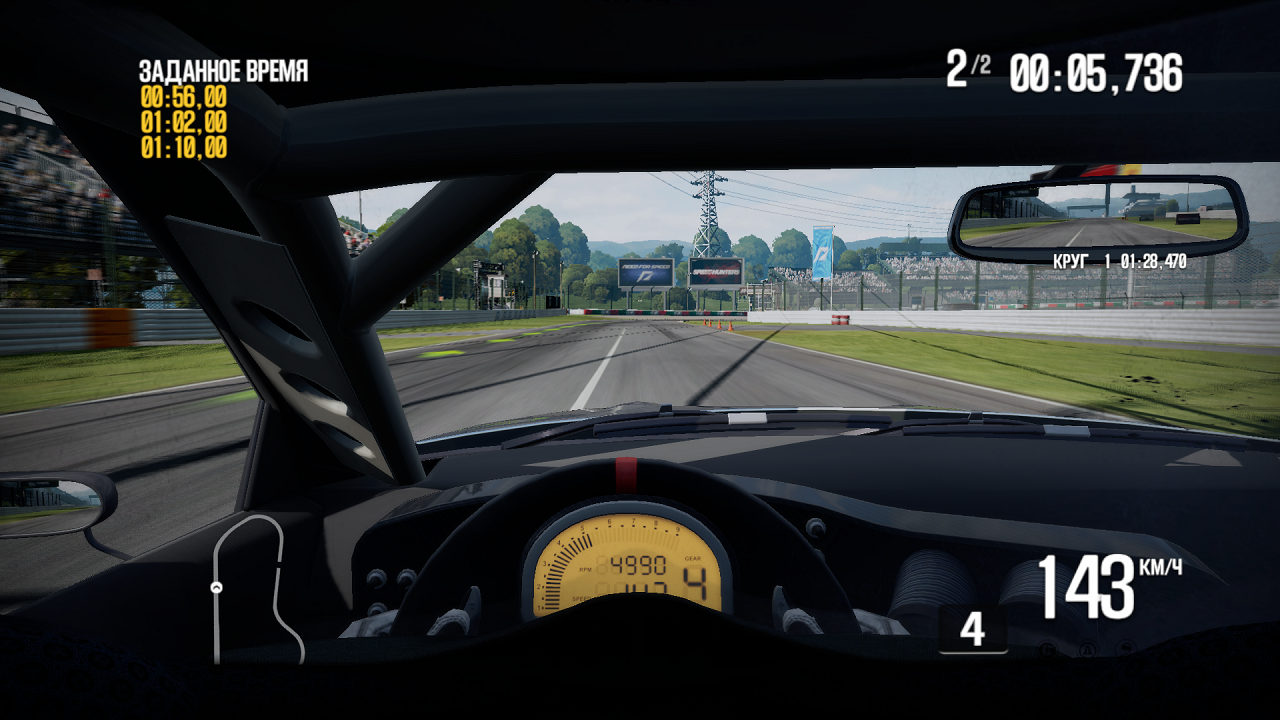Image resolution: width=1280 pixels, height=720 pixels.
Task: Expand the time entry 01:10,00
Action: 181,145
